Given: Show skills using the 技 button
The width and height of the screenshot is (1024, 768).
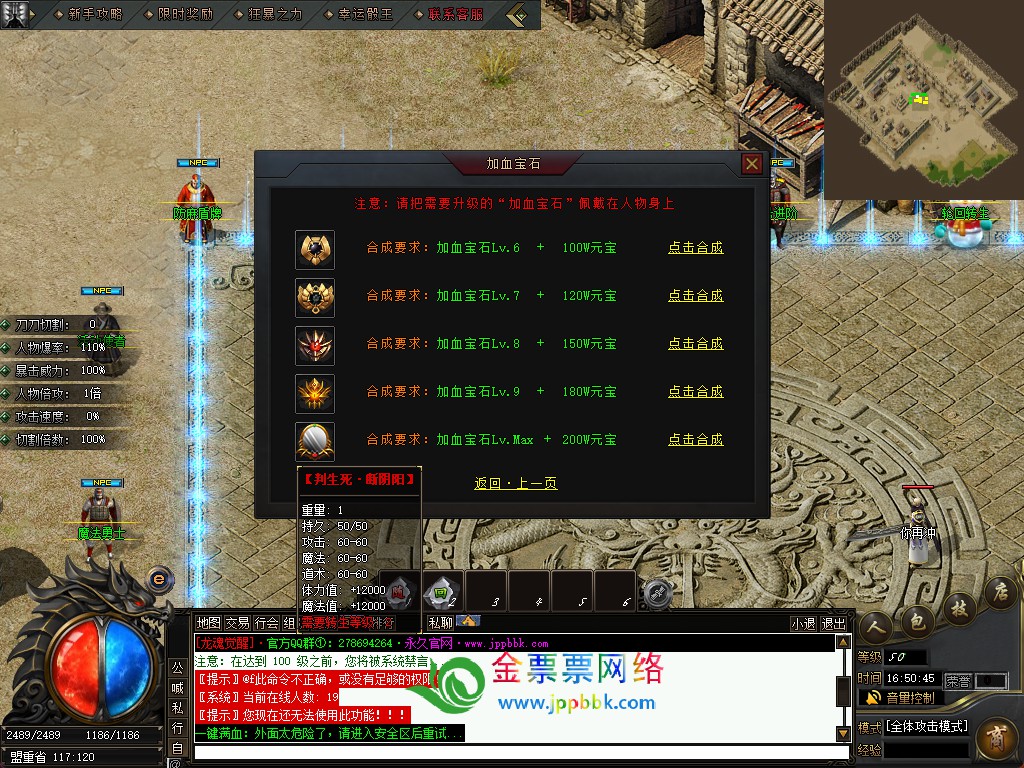Looking at the screenshot, I should 959,608.
